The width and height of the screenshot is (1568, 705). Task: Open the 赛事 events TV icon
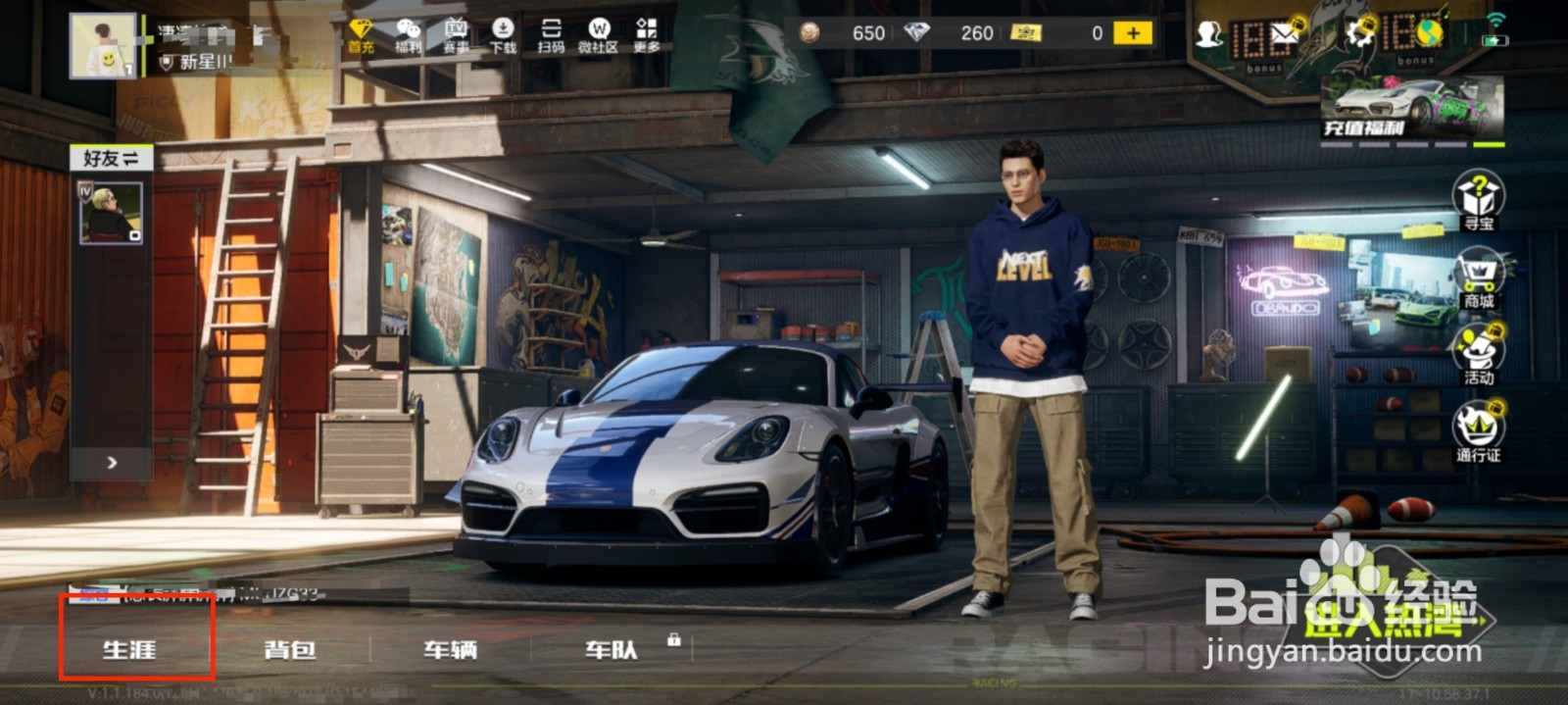click(x=456, y=35)
